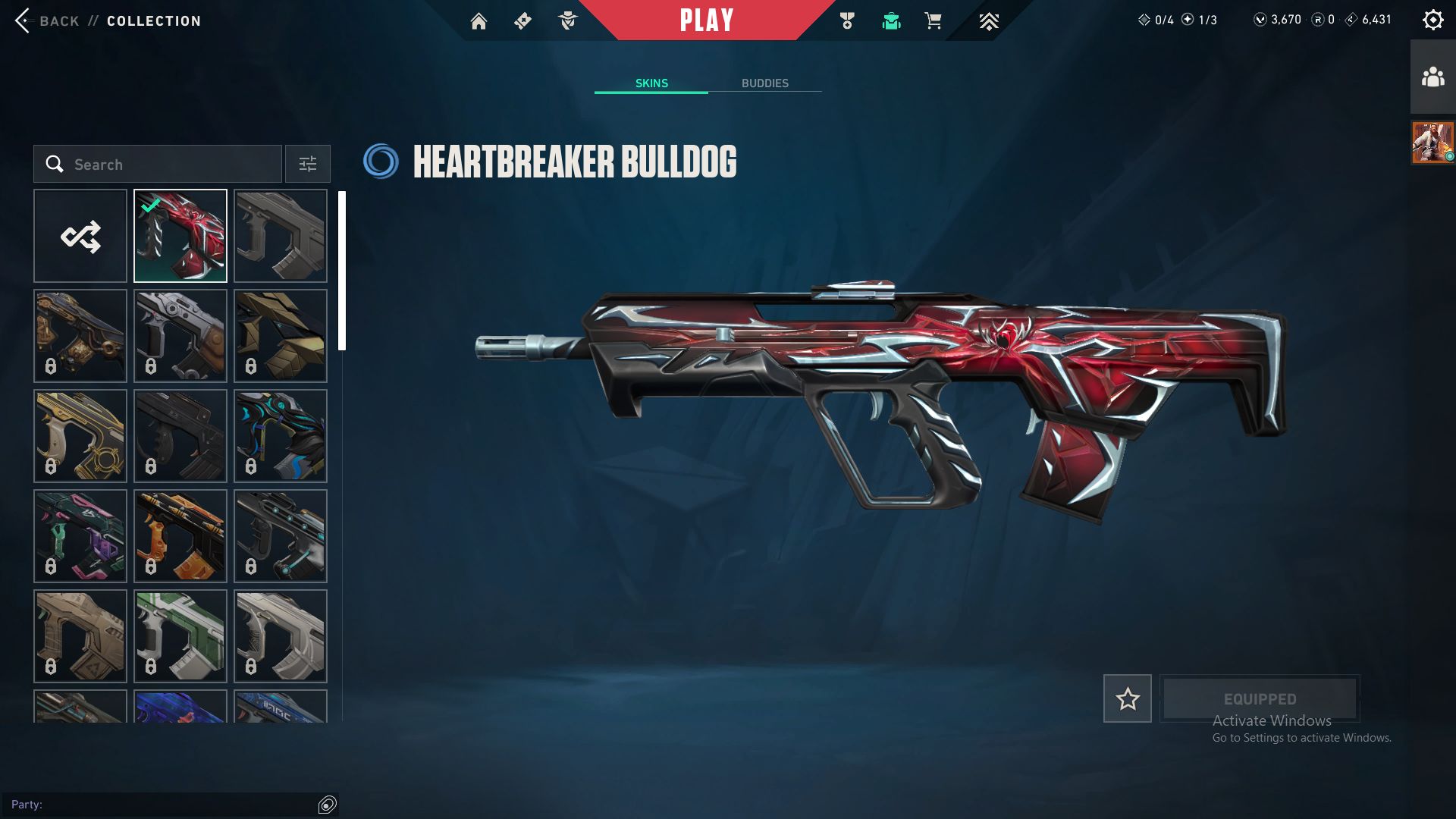Open the home screen icon
1456x819 pixels.
[479, 21]
